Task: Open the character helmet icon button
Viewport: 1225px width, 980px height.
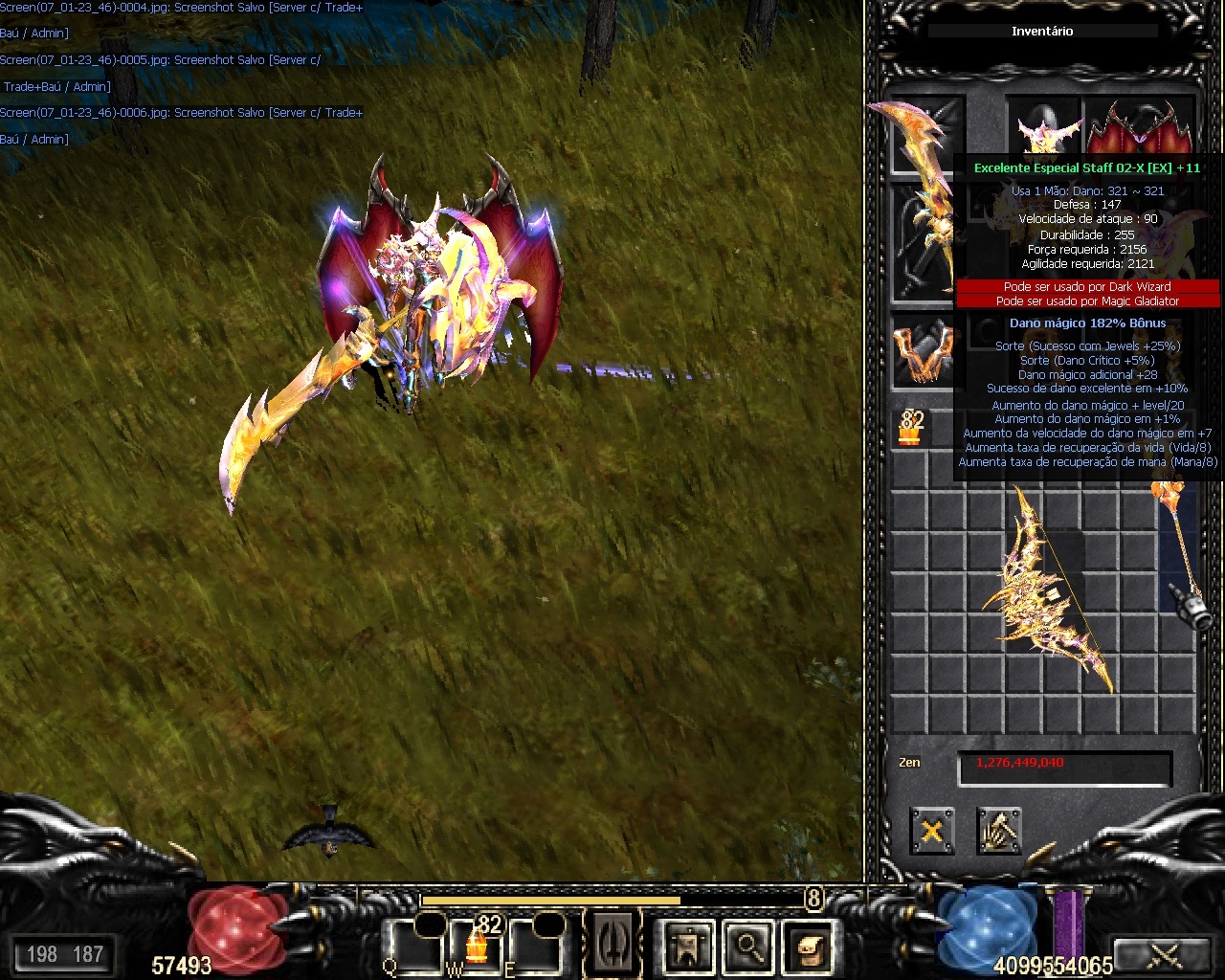Action: coord(688,947)
